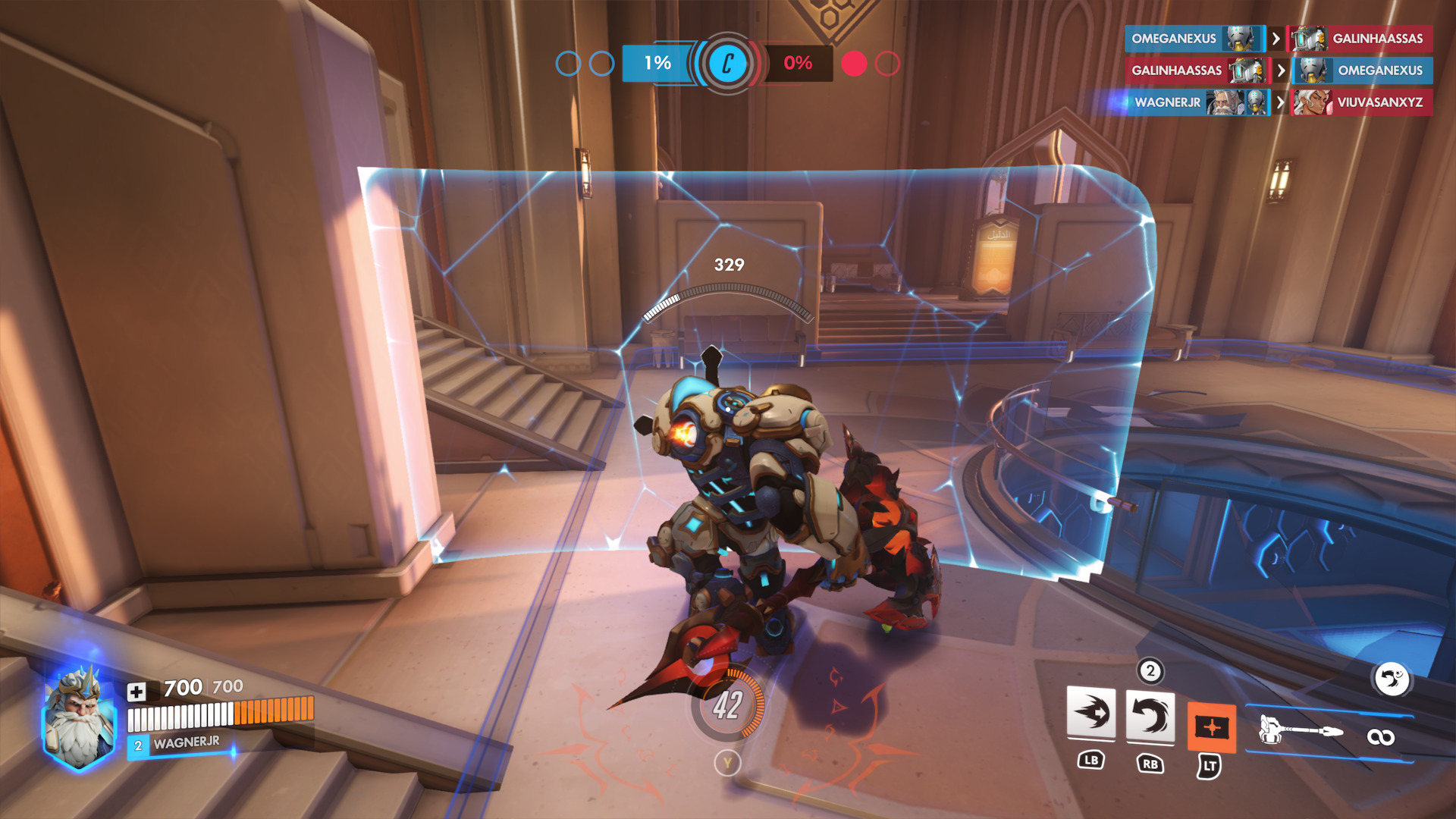This screenshot has height=819, width=1456.
Task: Click the WAGNERJR player name tag
Action: pos(186,743)
